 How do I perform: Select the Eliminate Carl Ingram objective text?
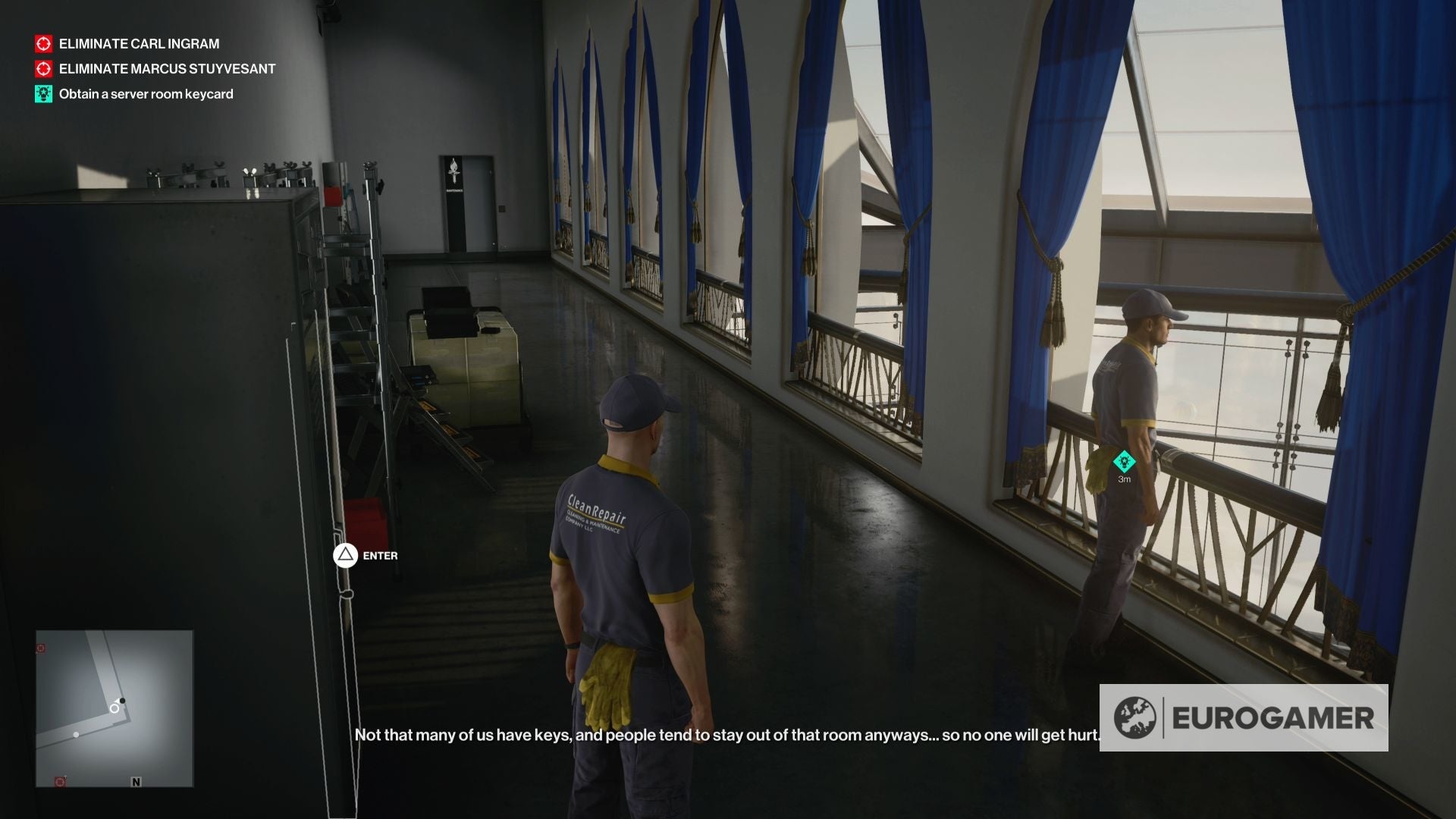click(138, 44)
